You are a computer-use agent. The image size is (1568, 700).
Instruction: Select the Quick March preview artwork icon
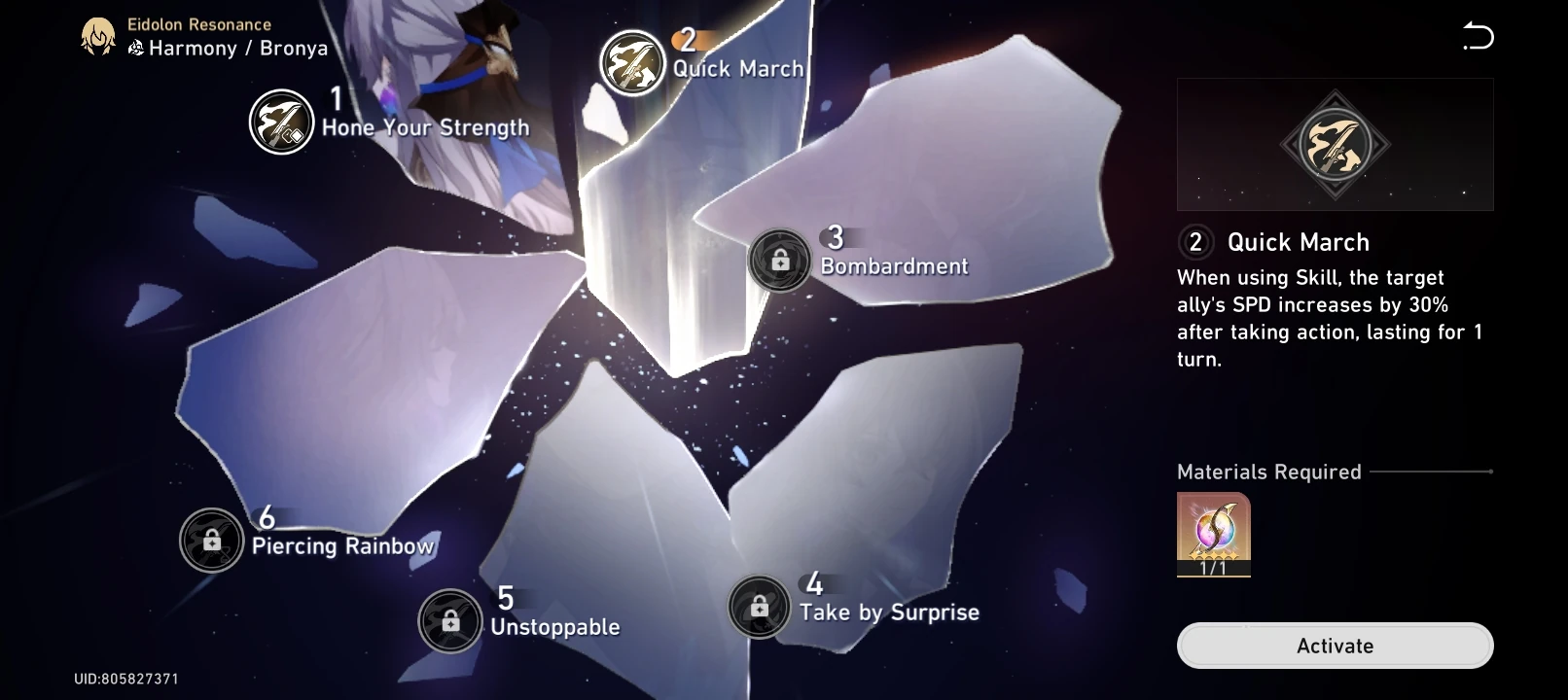click(x=1335, y=144)
